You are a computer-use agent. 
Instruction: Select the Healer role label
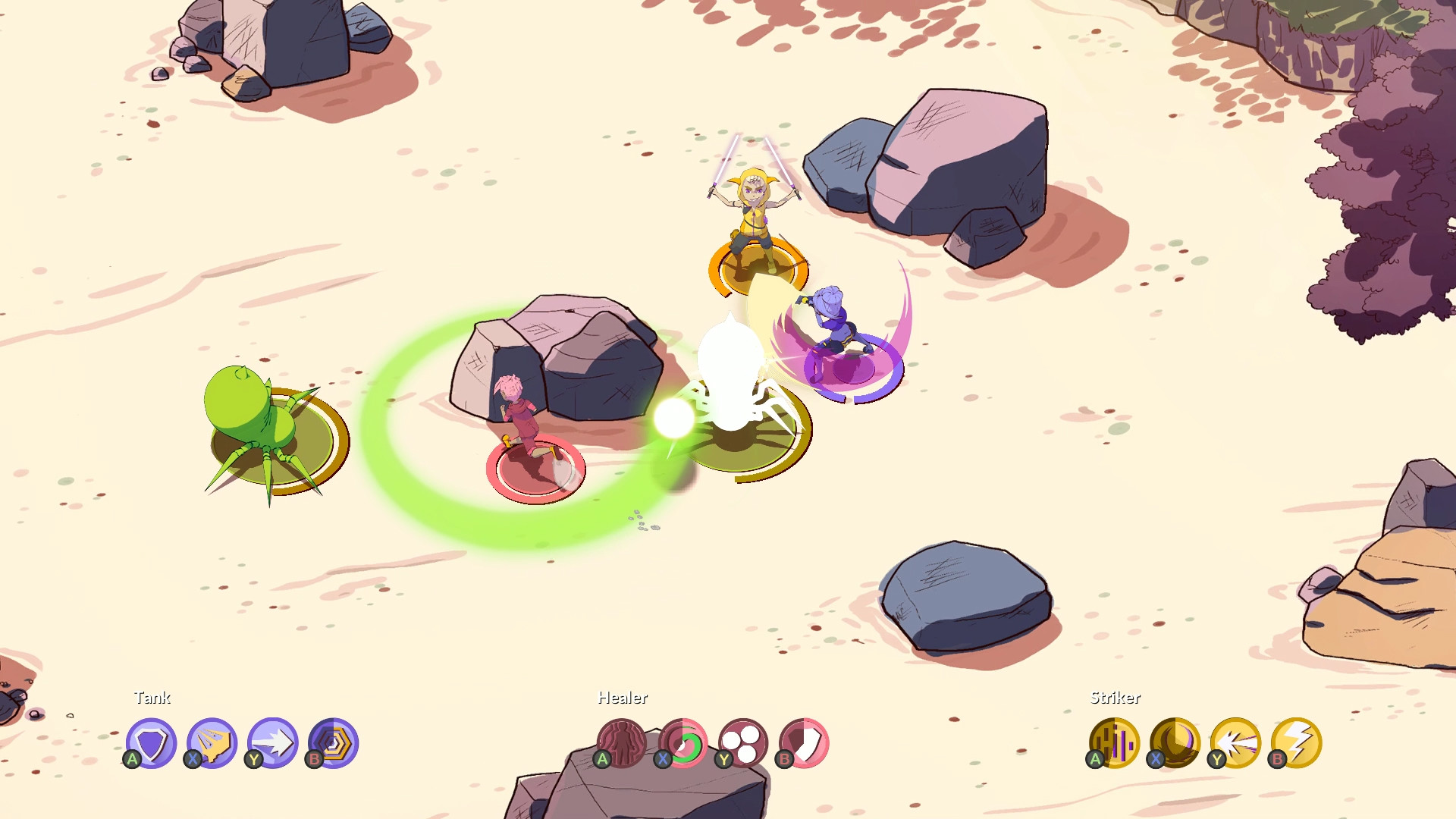622,698
